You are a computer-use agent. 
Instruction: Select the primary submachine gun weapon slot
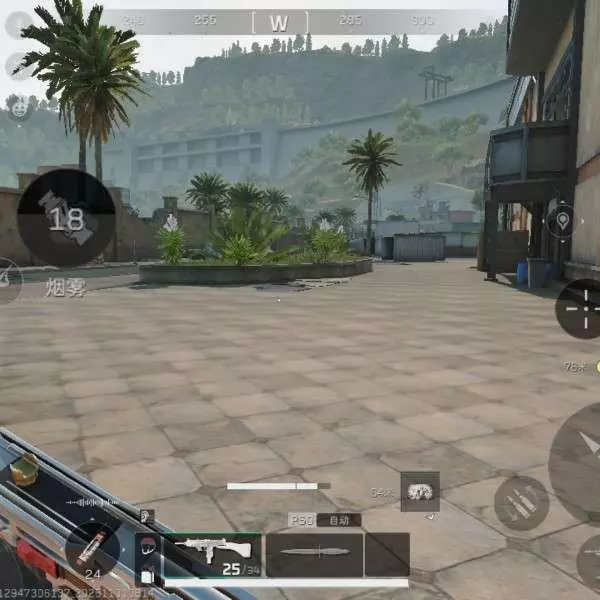(211, 554)
